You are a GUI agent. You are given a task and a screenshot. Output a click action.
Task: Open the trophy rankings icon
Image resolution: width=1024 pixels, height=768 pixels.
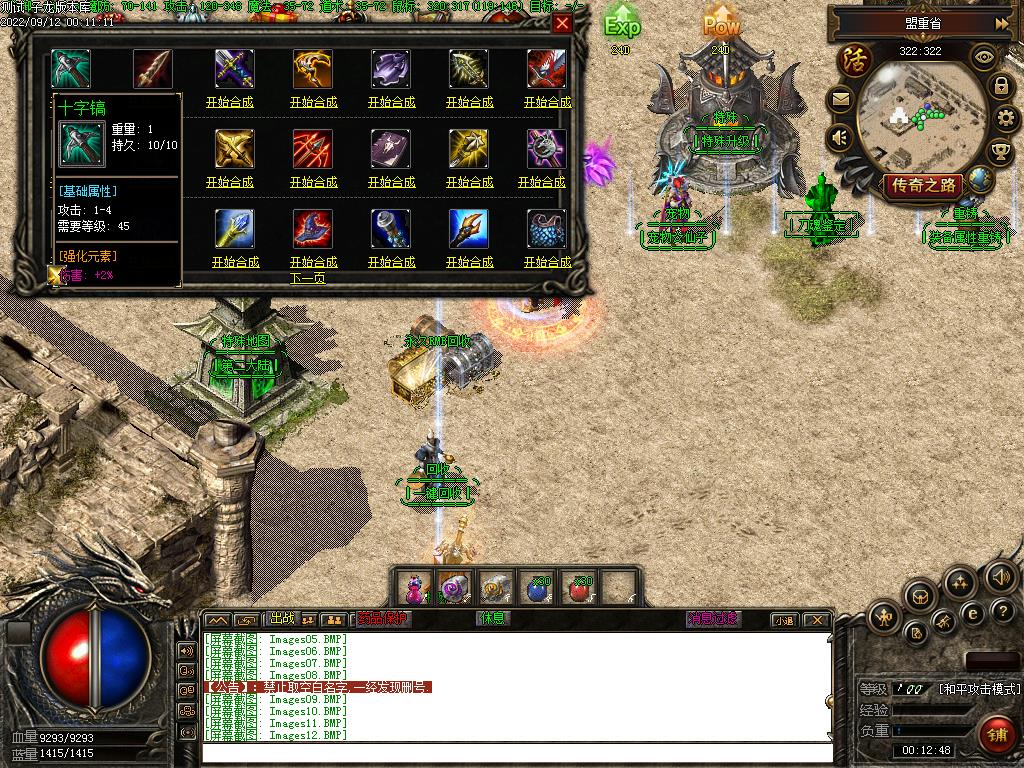(999, 152)
